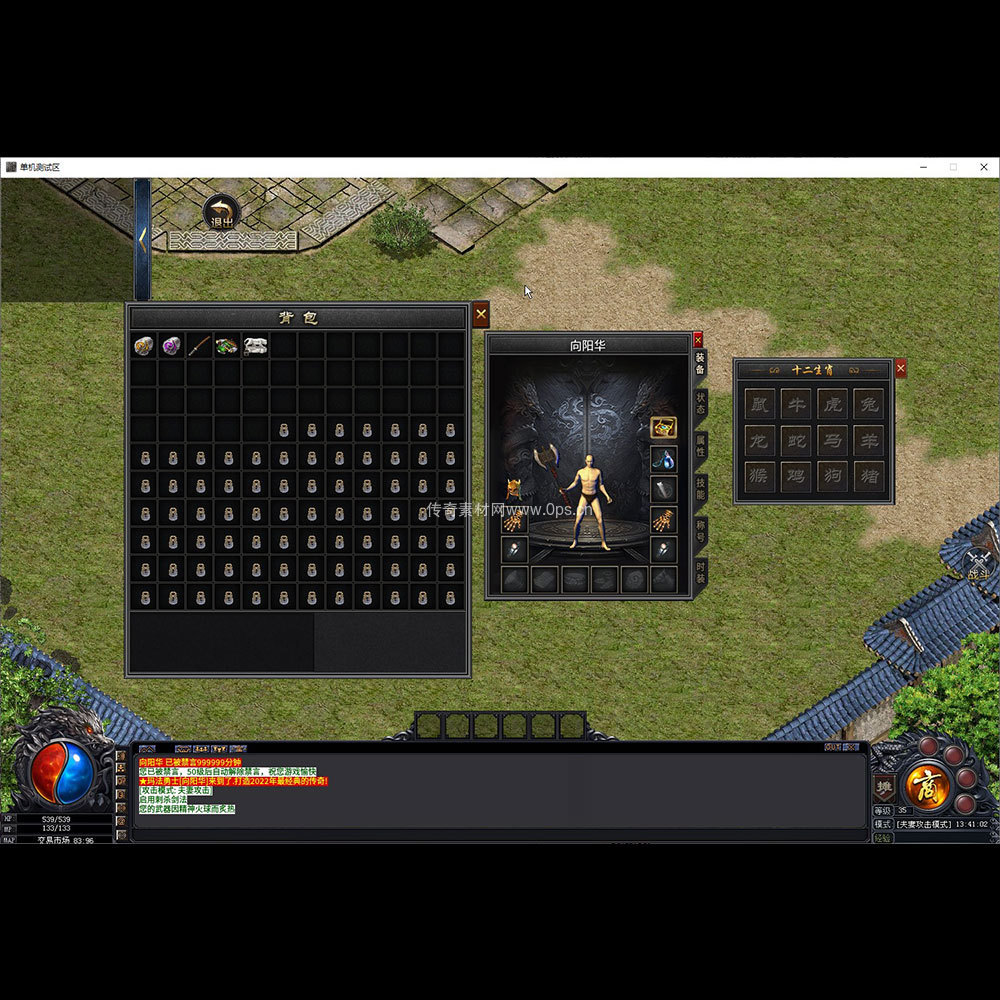Click the 退出 exit arrow button
The image size is (1000, 1000).
pyautogui.click(x=221, y=212)
